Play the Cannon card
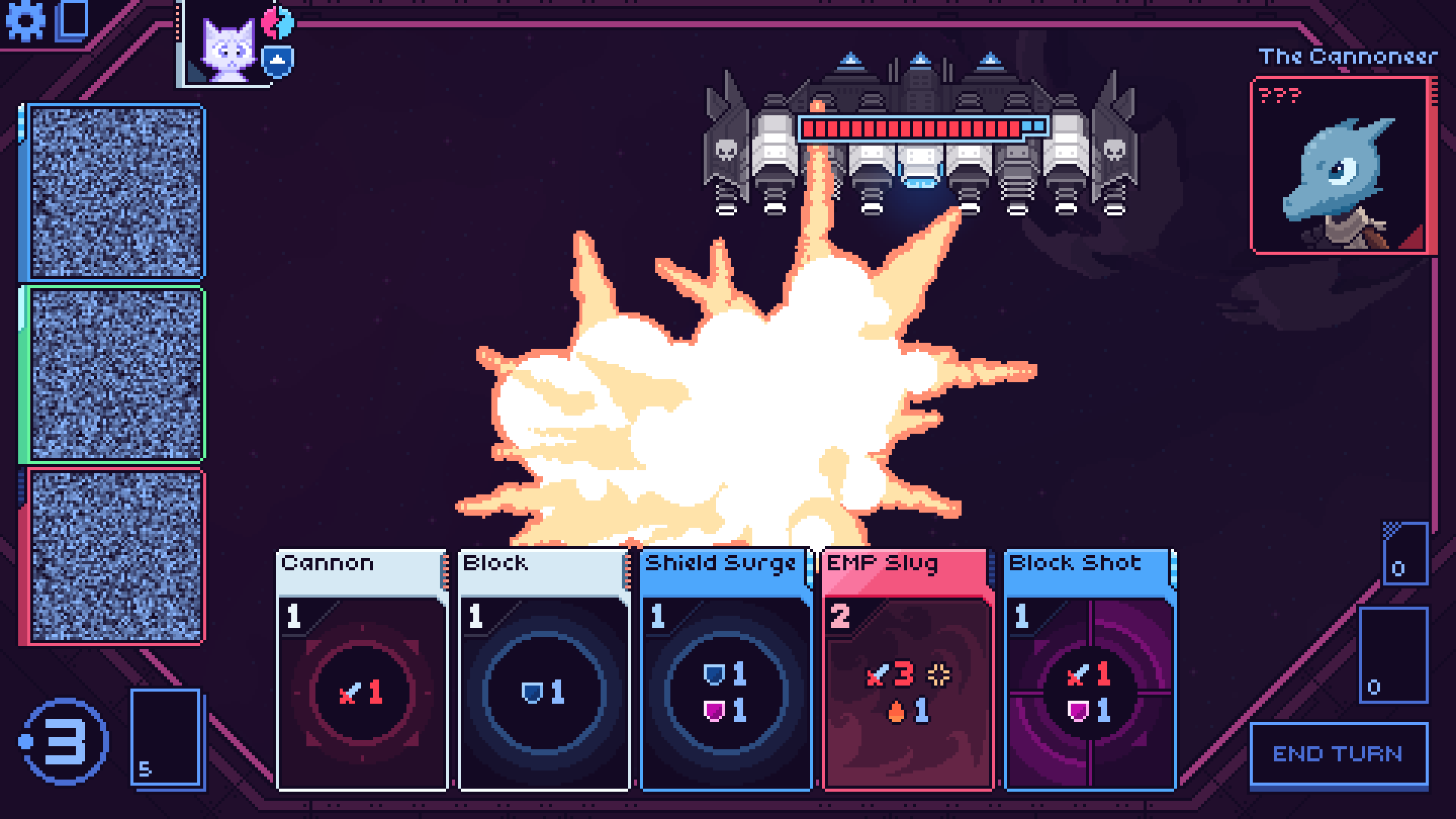Viewport: 1456px width, 819px height. [362, 670]
